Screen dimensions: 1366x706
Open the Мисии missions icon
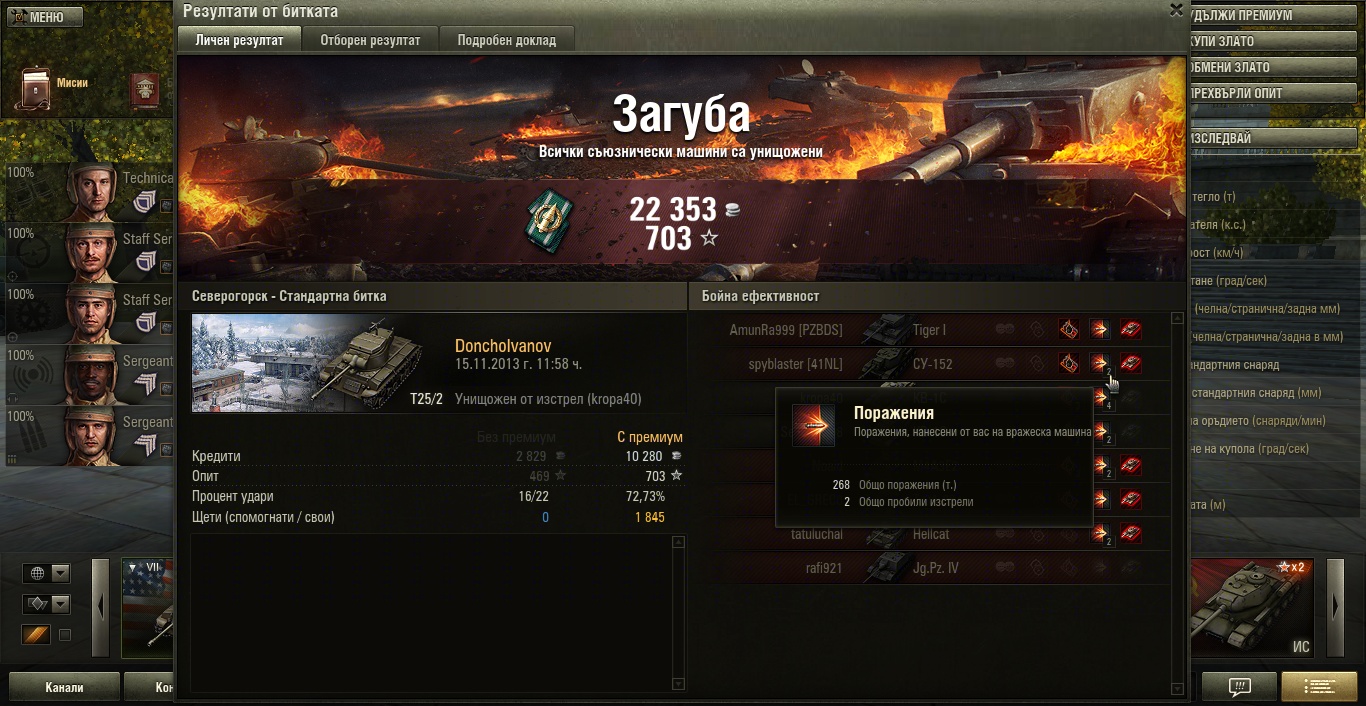pyautogui.click(x=38, y=90)
